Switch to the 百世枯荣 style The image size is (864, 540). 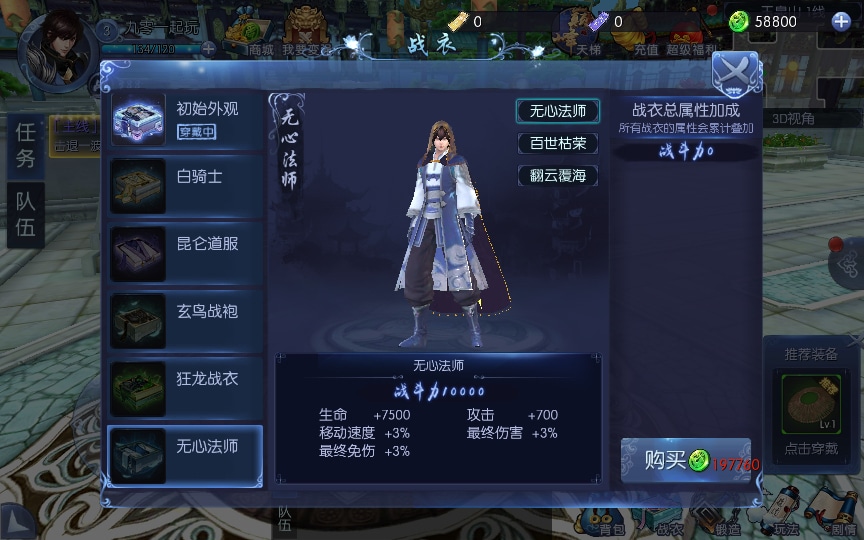[x=558, y=143]
